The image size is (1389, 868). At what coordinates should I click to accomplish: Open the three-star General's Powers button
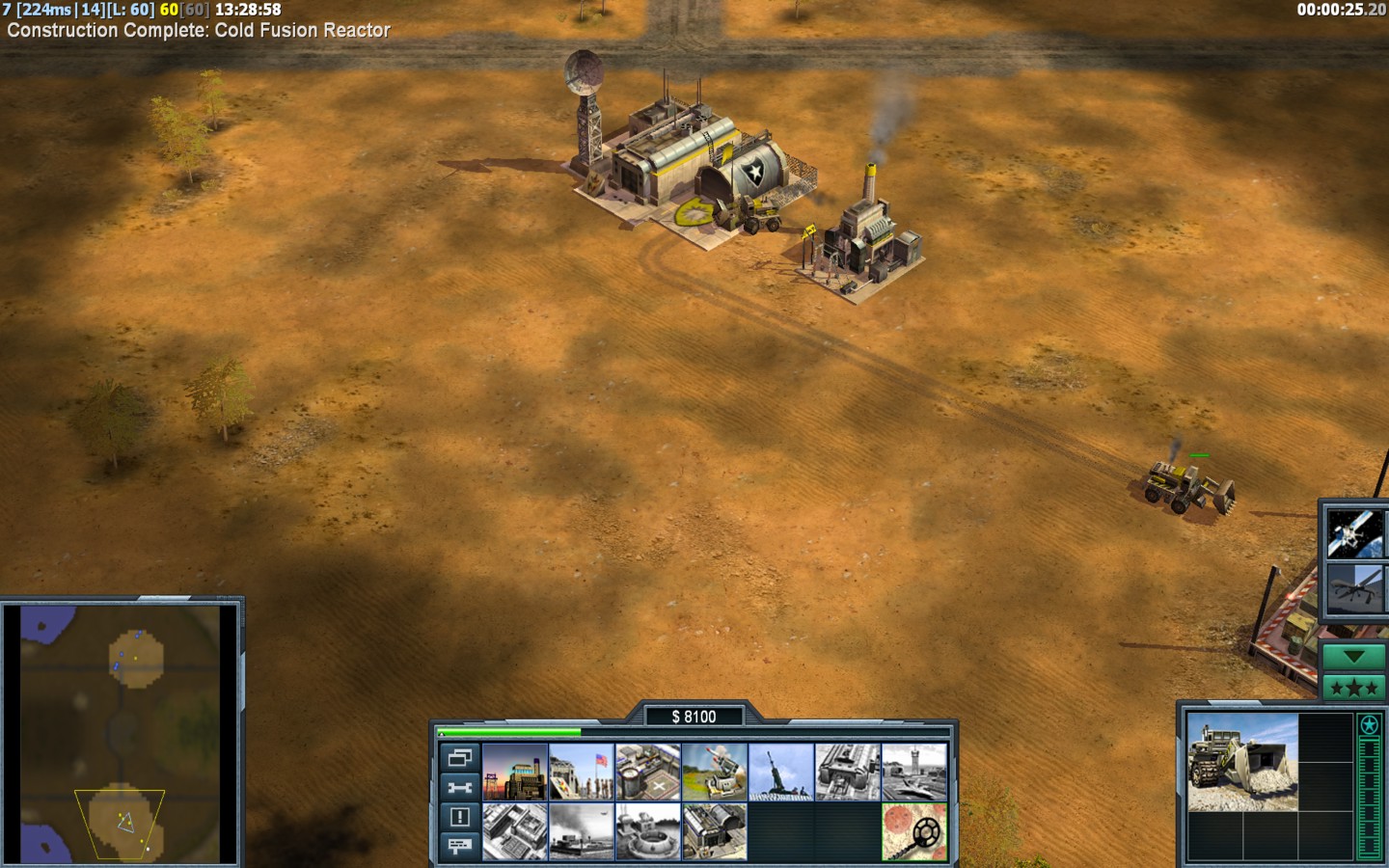[1353, 688]
